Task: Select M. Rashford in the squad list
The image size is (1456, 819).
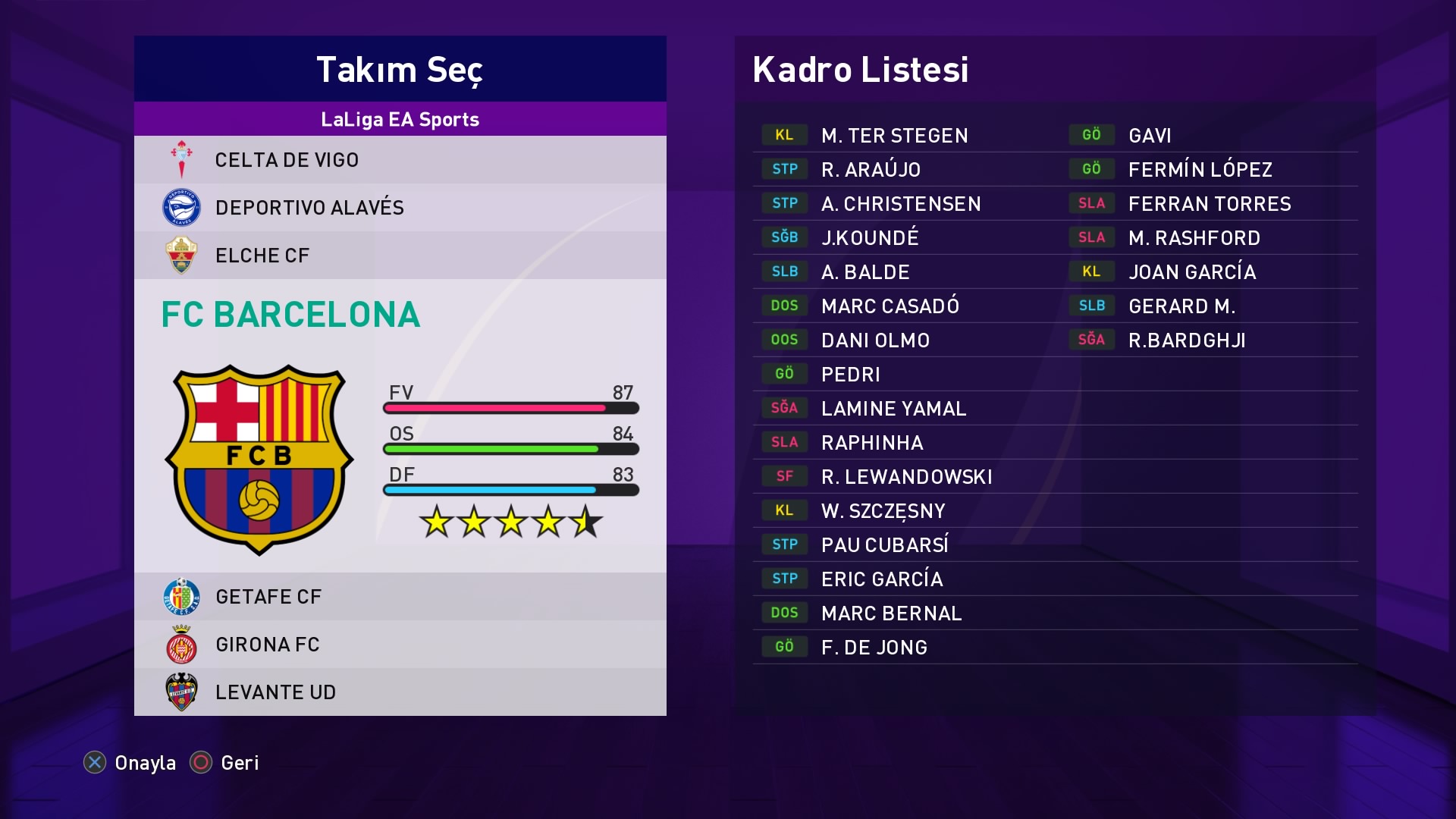Action: click(x=1194, y=238)
